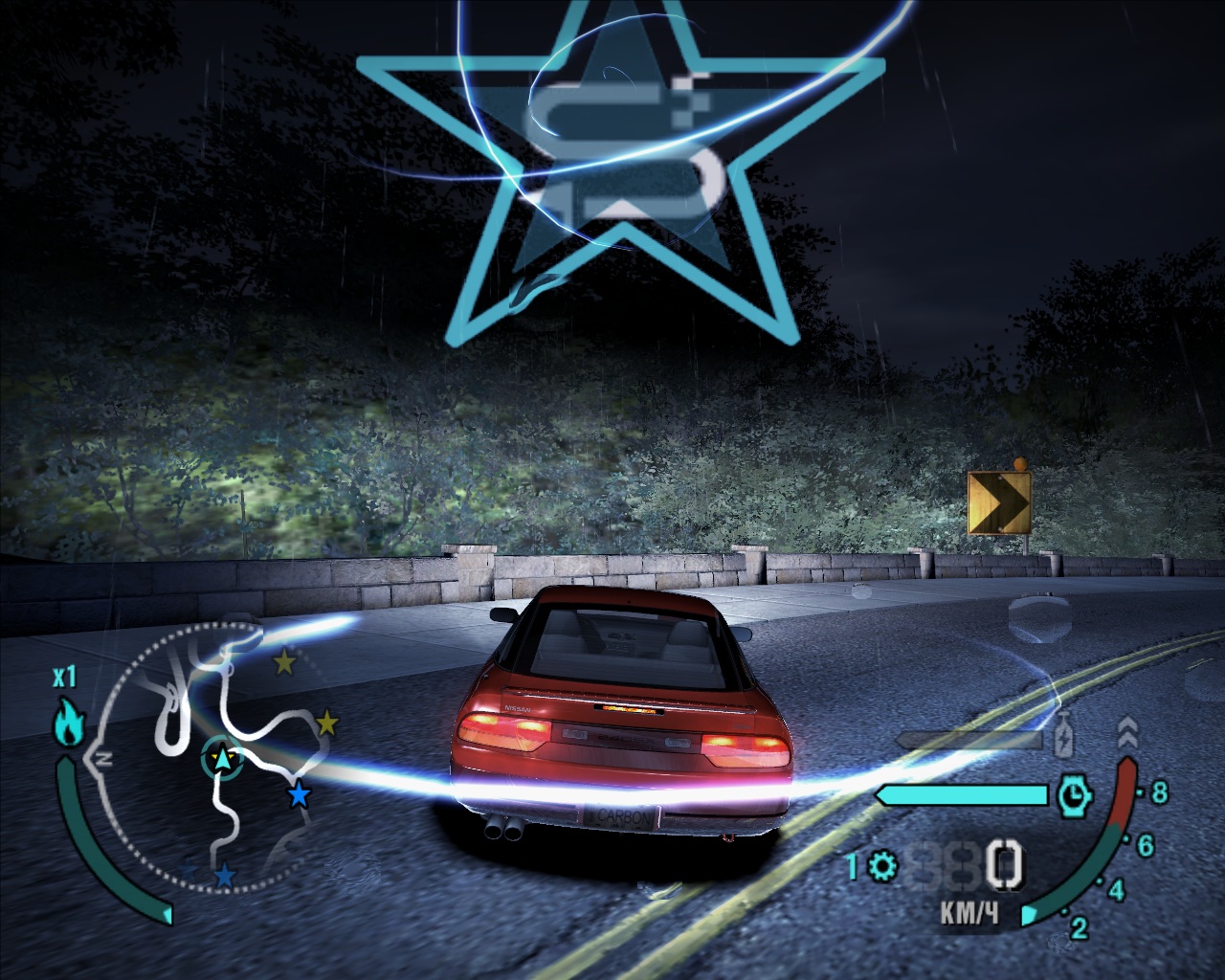Click the minimap's north compass marker
Screen dimensions: 1225x980
[x=103, y=759]
